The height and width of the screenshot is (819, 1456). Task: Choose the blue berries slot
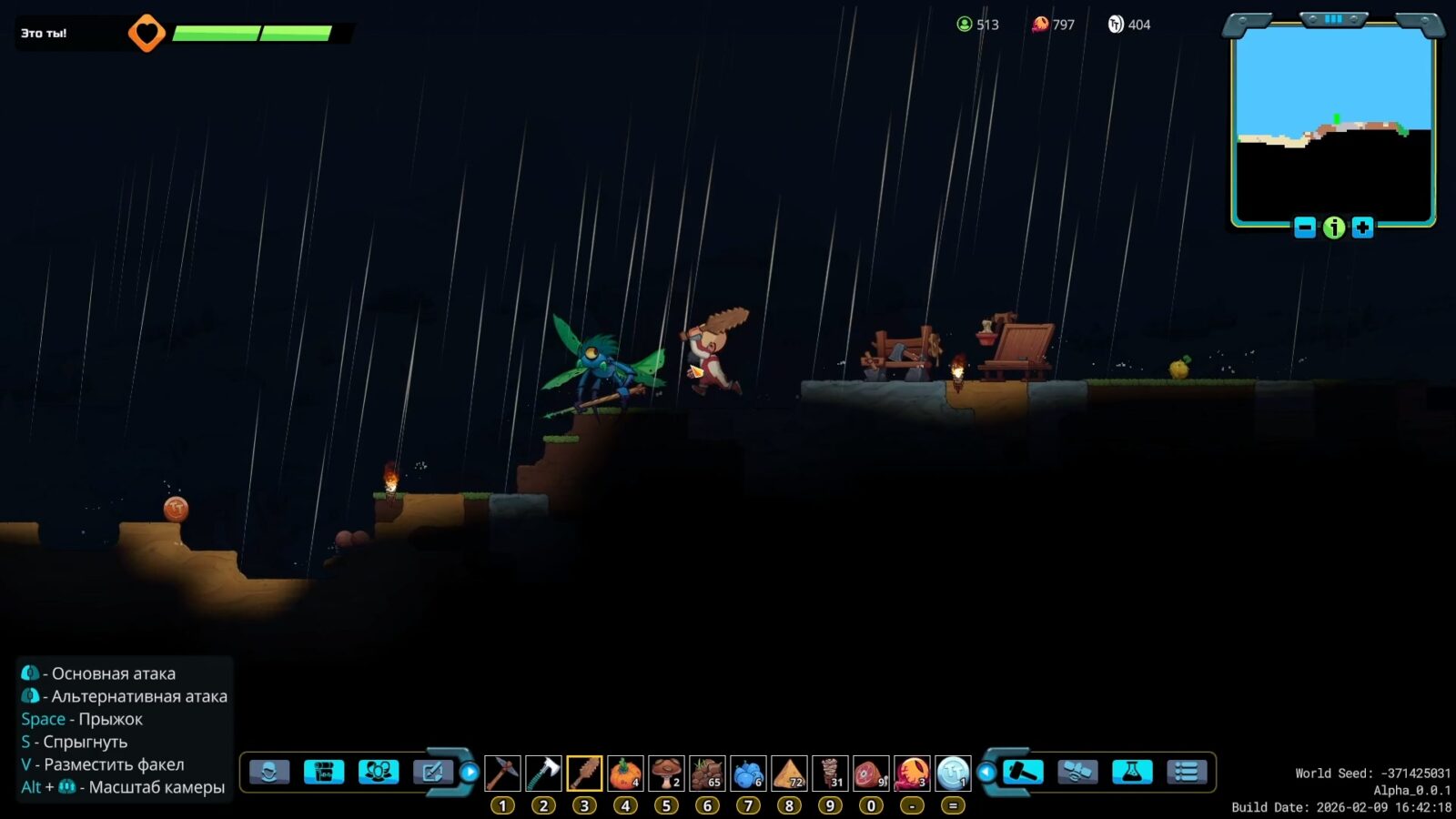tap(748, 773)
